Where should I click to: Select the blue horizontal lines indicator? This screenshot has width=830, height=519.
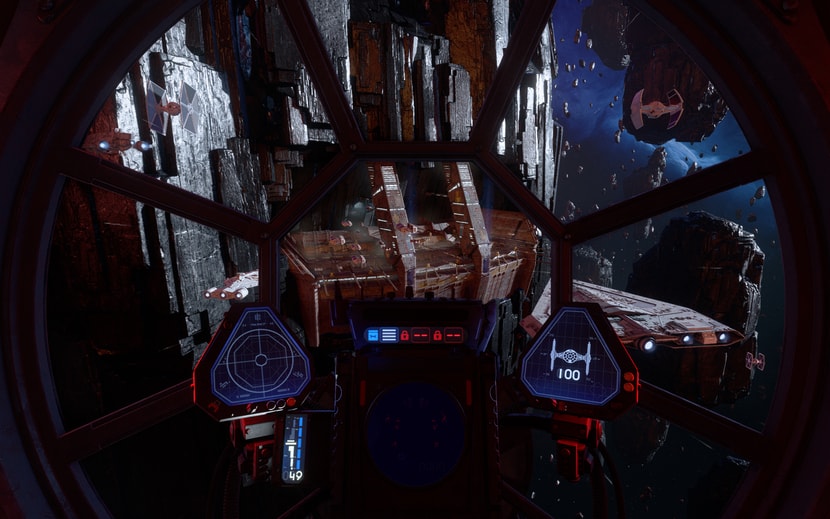click(x=389, y=336)
